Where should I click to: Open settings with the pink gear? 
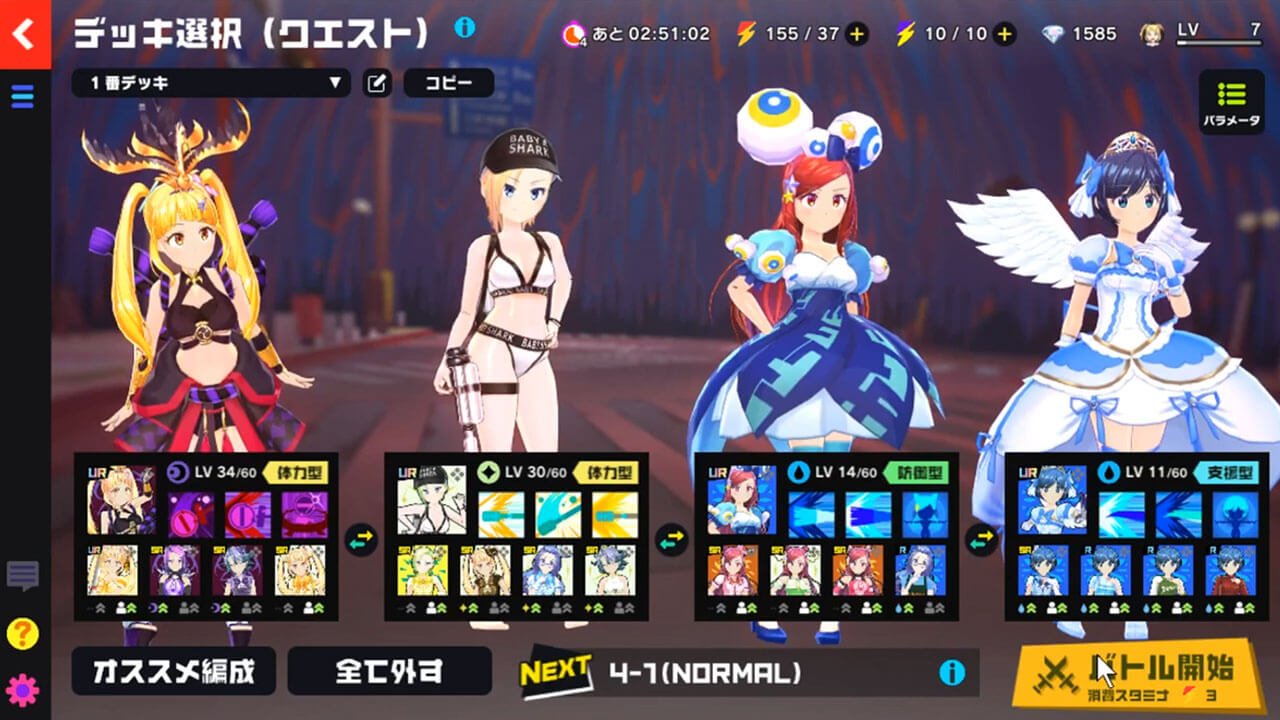[x=22, y=690]
